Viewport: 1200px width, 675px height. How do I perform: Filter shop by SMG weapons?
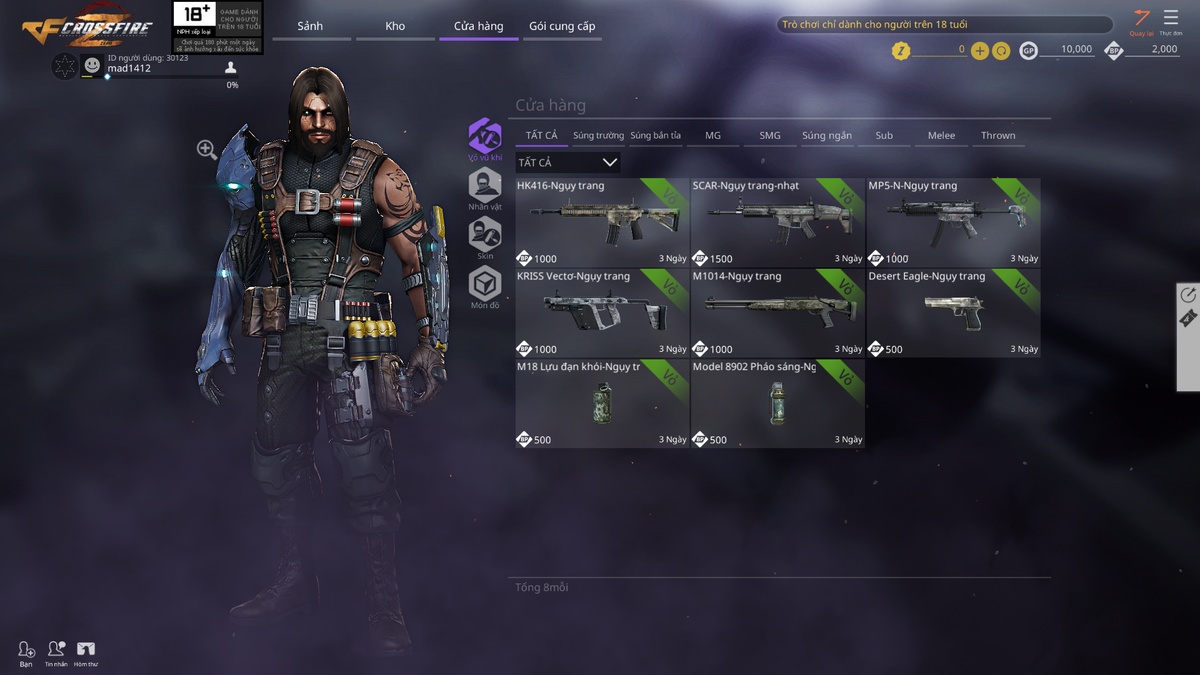770,135
